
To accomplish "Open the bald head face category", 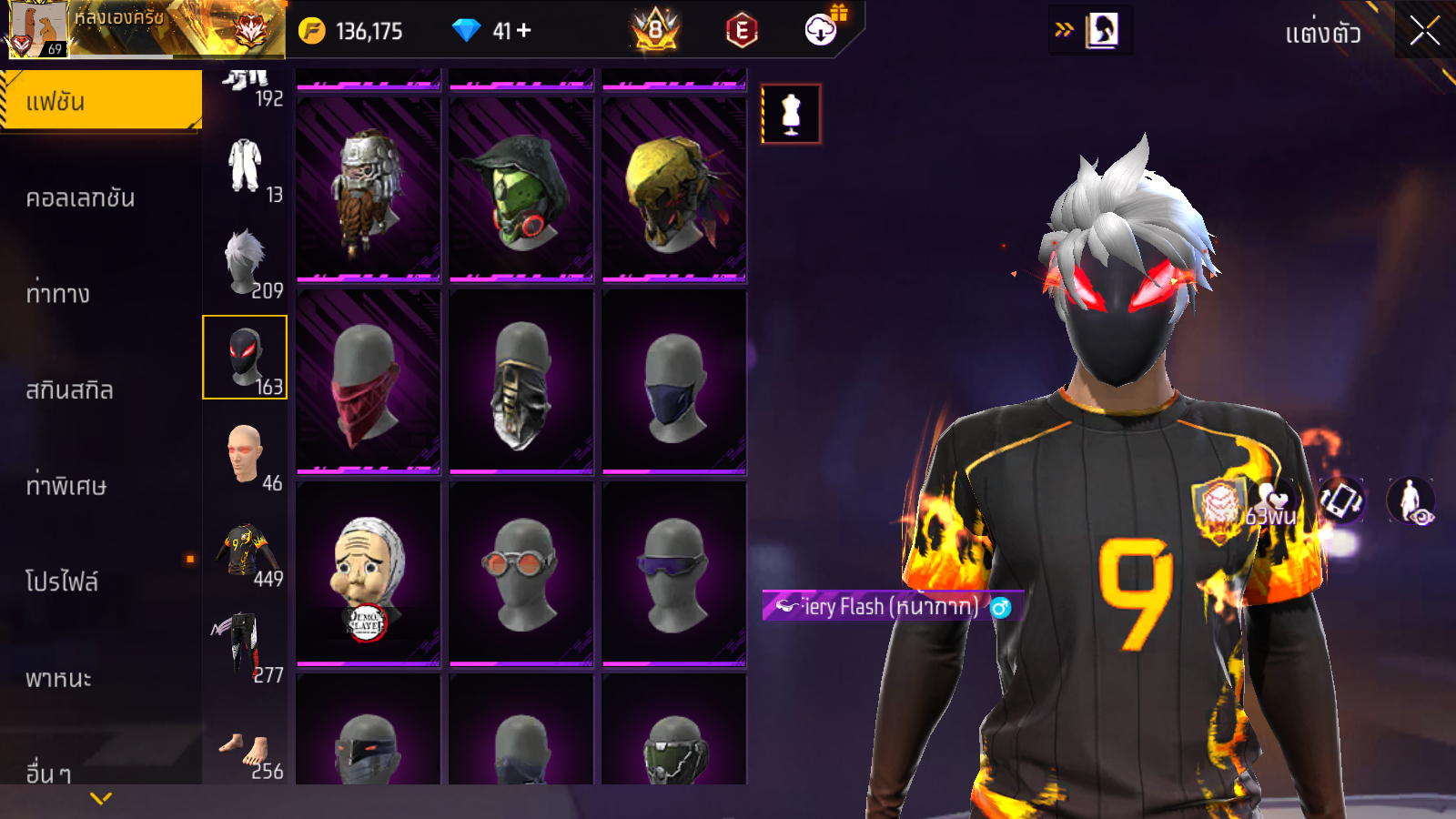I will pos(245,454).
